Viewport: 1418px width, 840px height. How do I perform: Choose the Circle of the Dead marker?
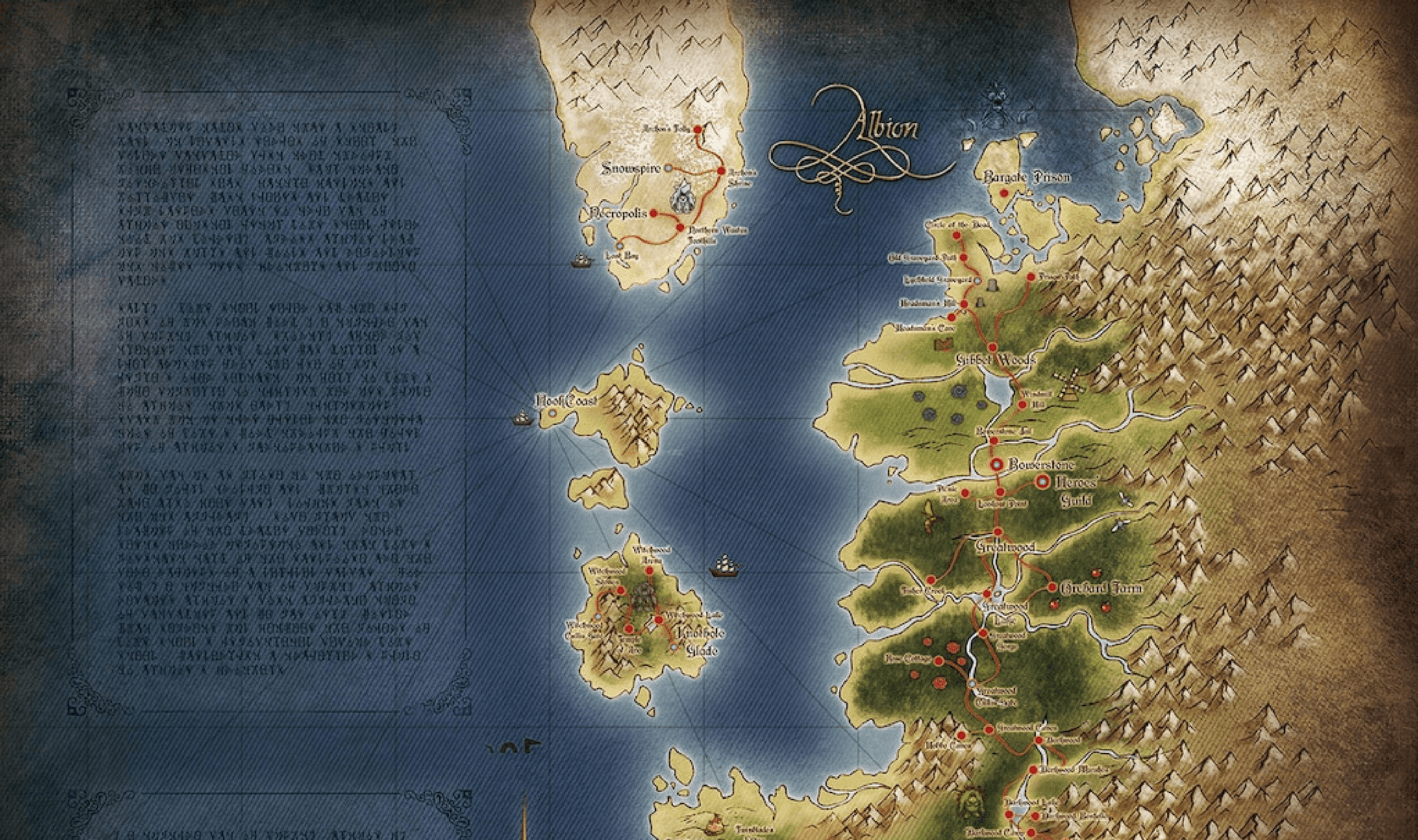pyautogui.click(x=957, y=235)
